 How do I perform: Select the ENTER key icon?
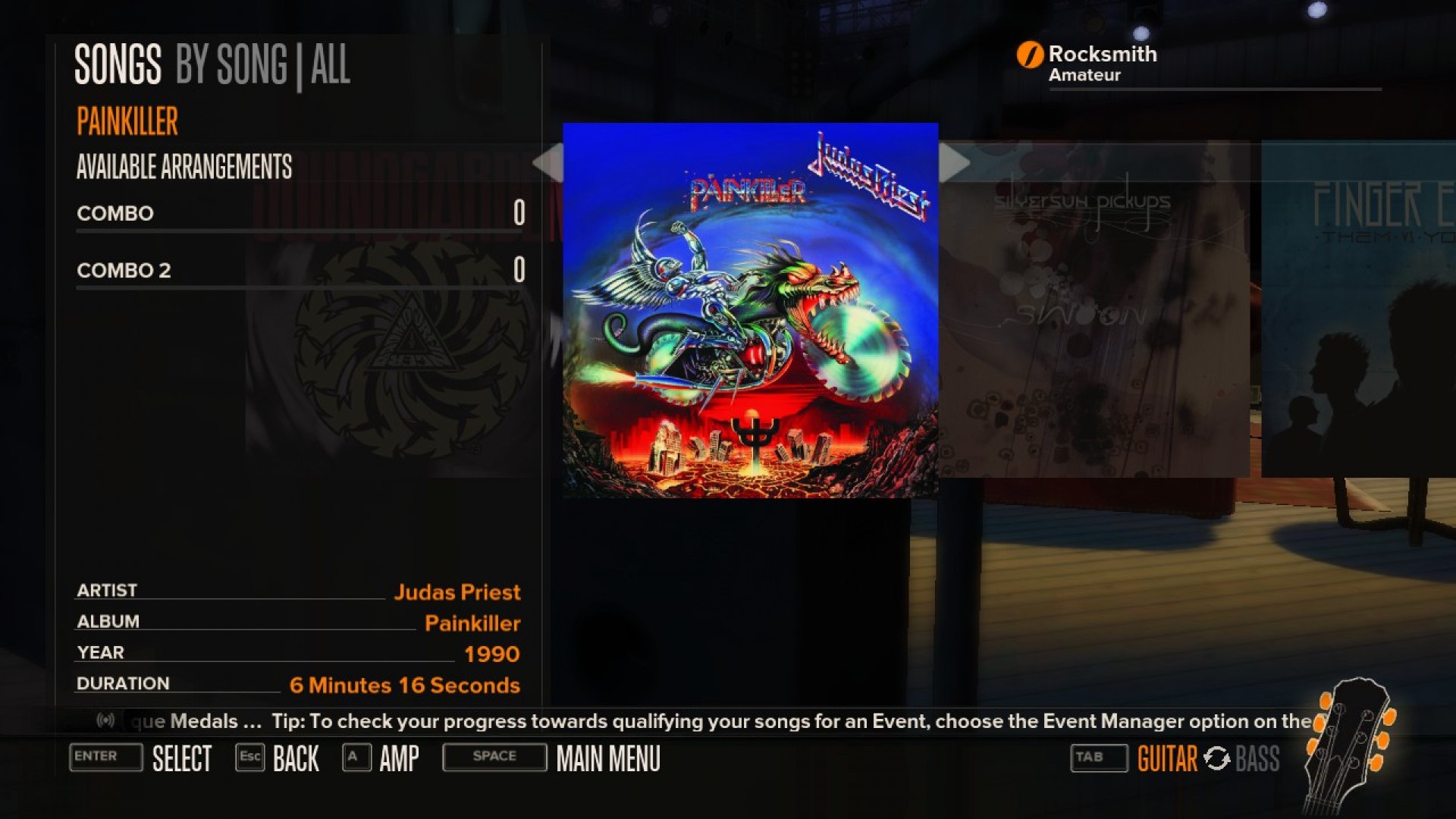click(105, 758)
